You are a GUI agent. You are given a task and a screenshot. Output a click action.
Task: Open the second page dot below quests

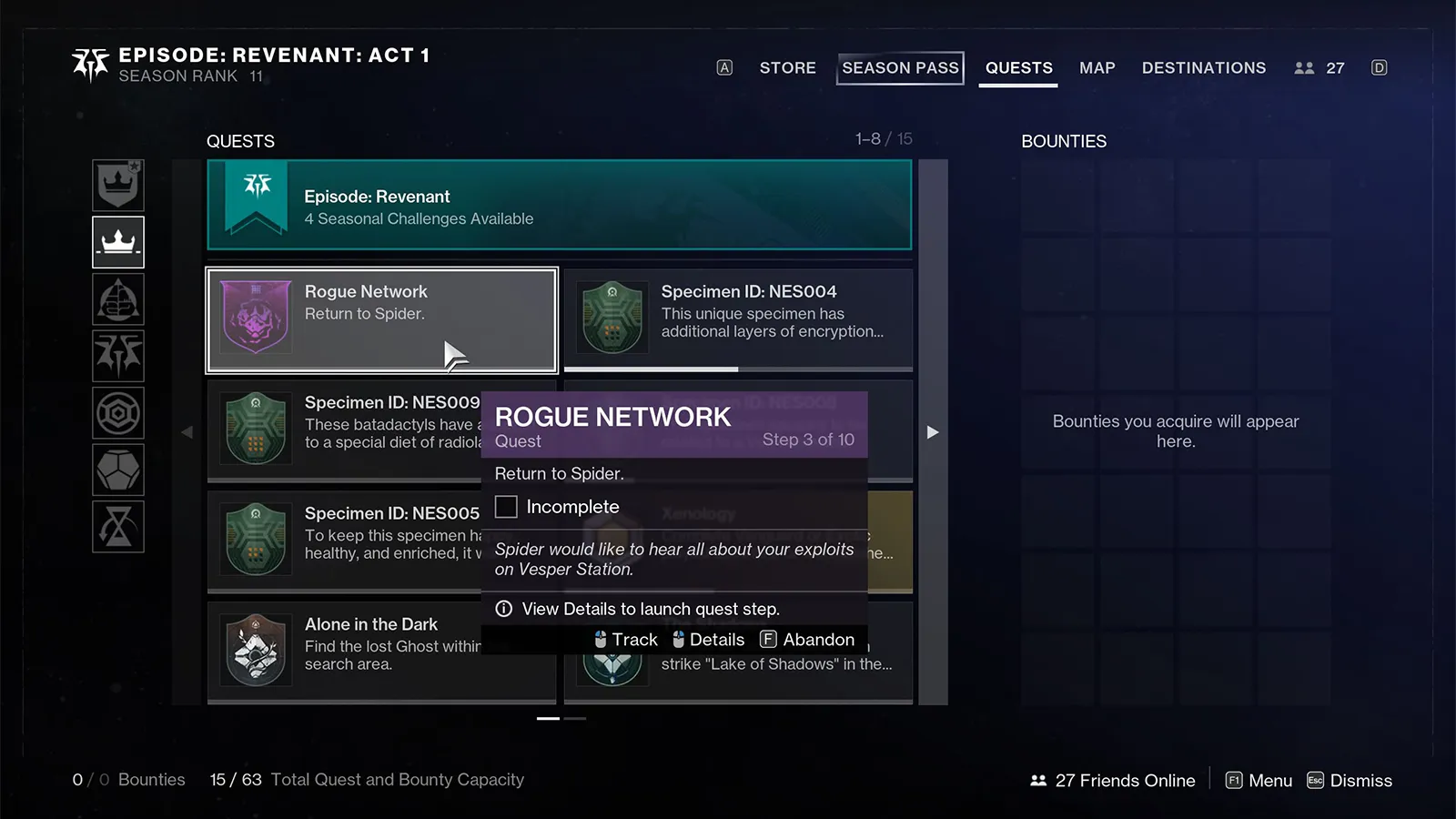click(x=574, y=720)
